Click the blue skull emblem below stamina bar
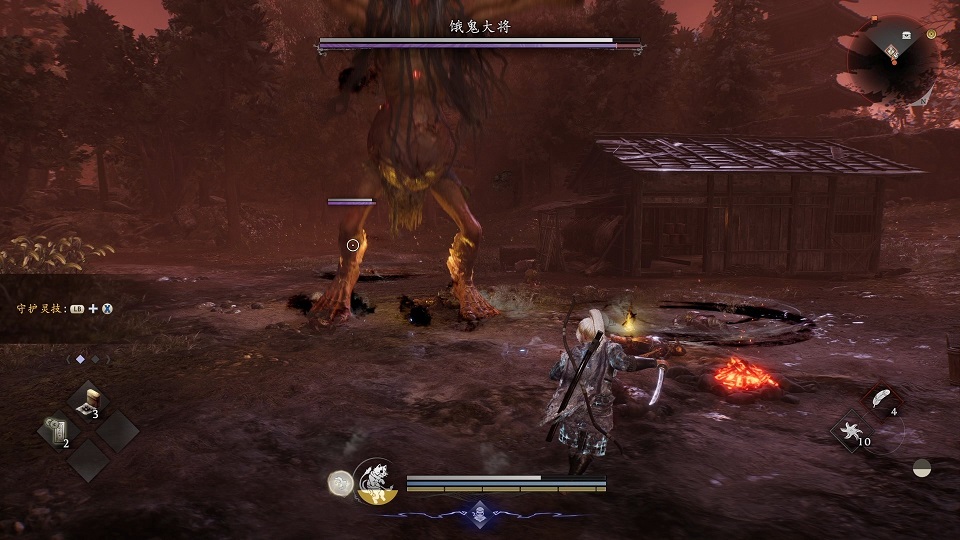The width and height of the screenshot is (960, 540). 480,510
